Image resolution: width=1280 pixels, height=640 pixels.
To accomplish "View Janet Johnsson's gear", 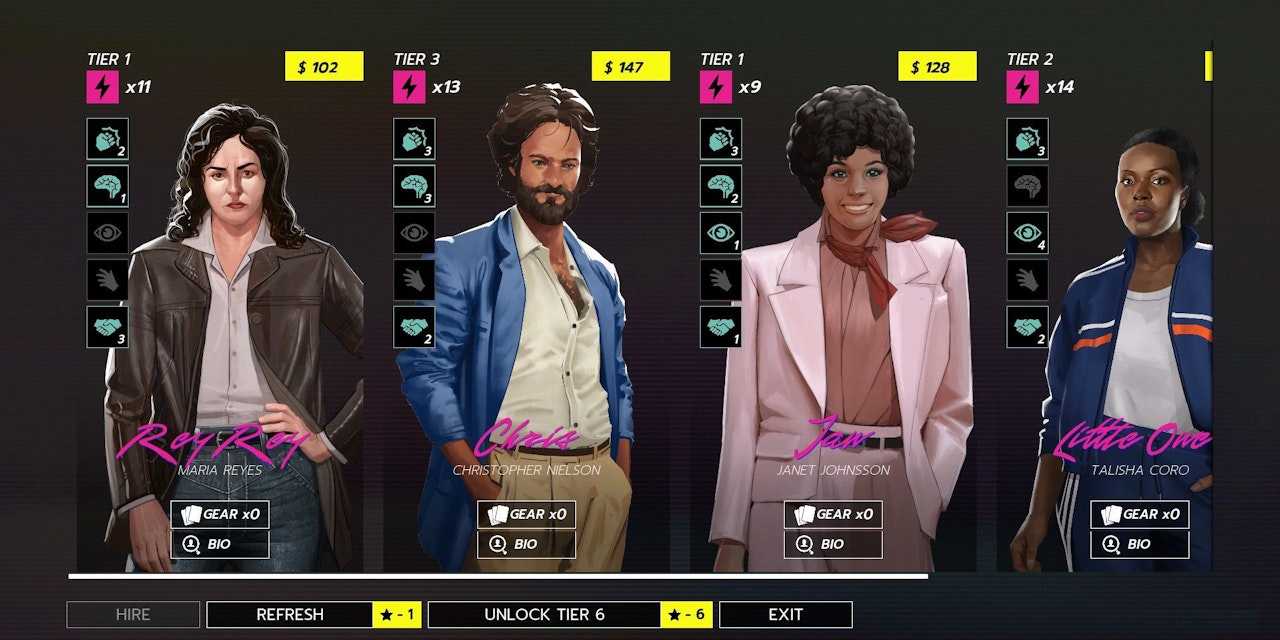I will pyautogui.click(x=833, y=514).
